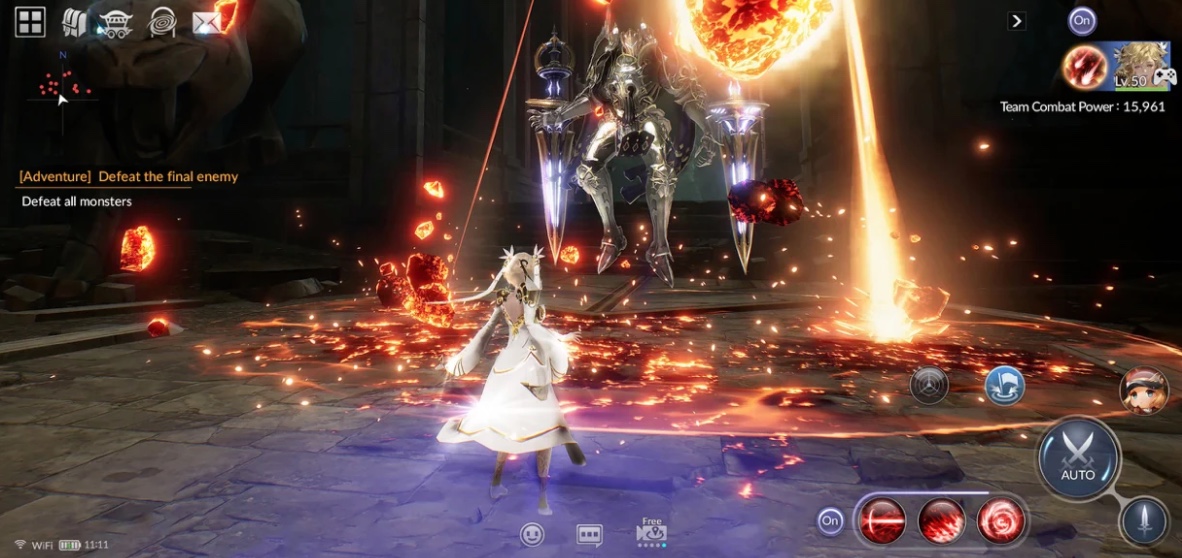Expand the arrow button beside the party panel
1182x558 pixels.
point(1016,21)
